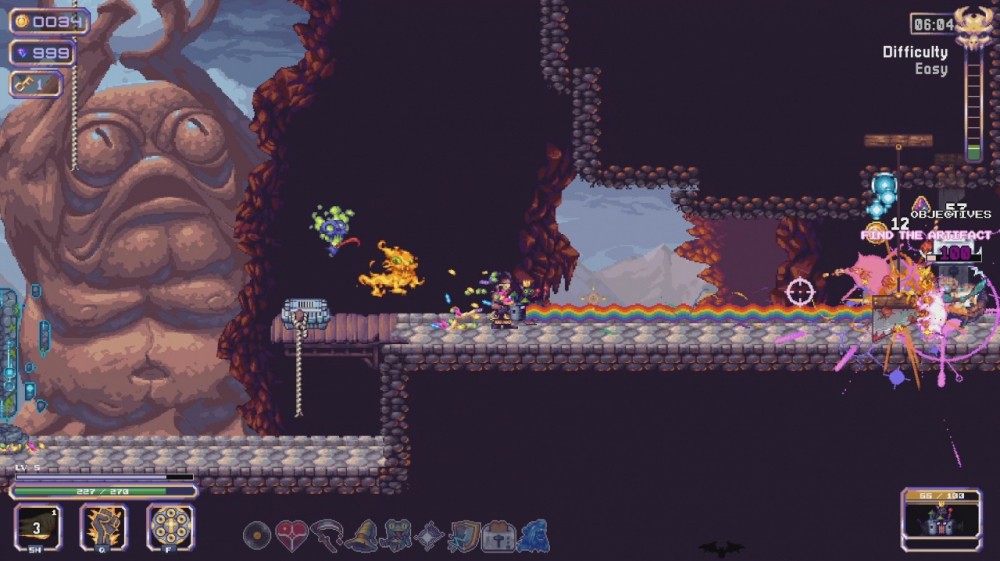Image resolution: width=1000 pixels, height=561 pixels.
Task: Pick the wizard hat item icon
Action: tap(361, 536)
